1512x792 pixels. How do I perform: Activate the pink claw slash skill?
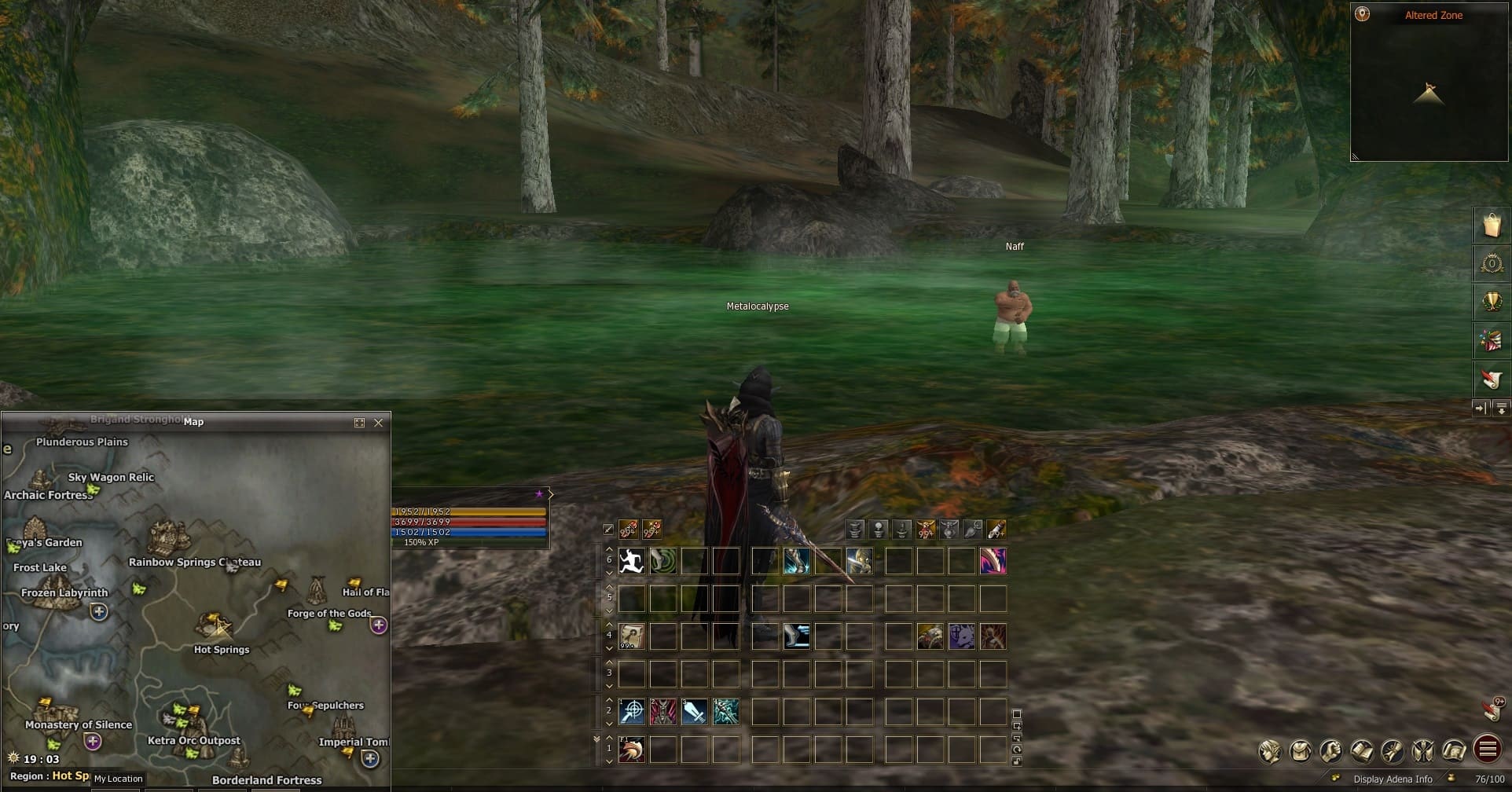pos(993,561)
